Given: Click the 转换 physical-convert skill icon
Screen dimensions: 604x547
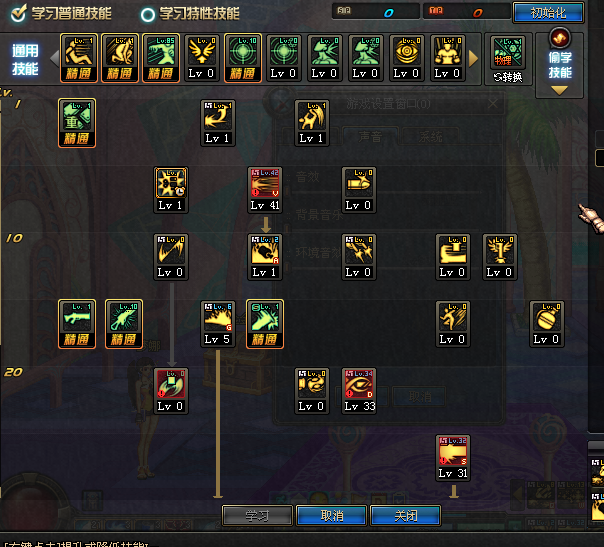Looking at the screenshot, I should [x=508, y=58].
